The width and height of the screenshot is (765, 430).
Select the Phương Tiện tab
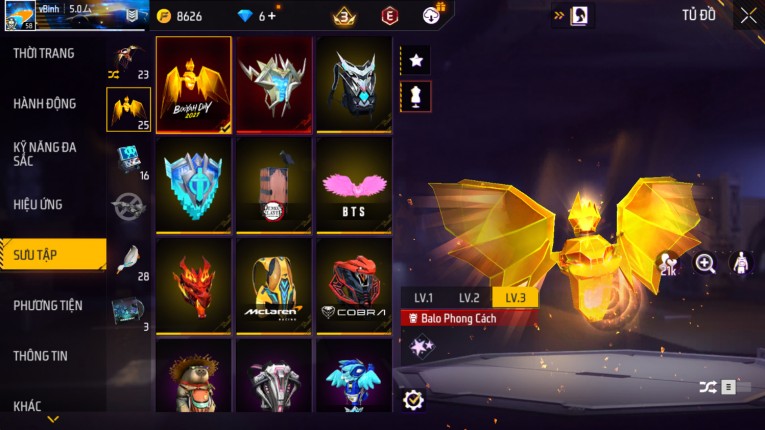48,306
